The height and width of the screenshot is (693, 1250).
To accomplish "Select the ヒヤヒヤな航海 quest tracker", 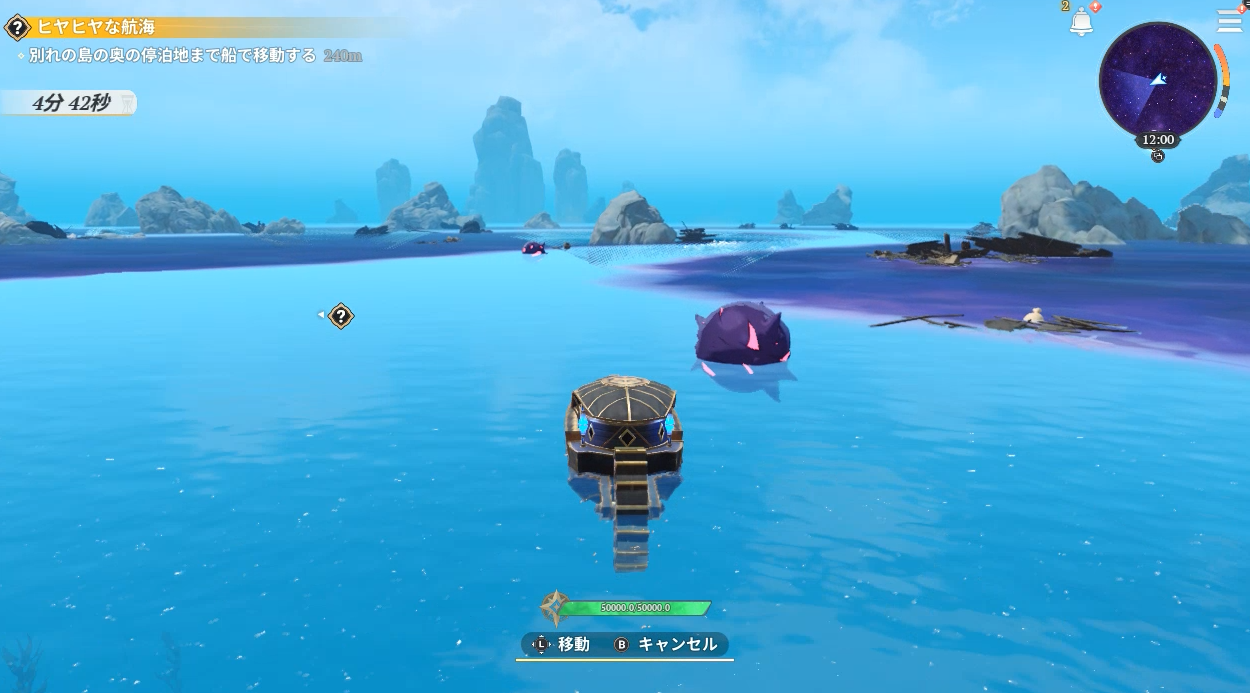I will pyautogui.click(x=97, y=27).
